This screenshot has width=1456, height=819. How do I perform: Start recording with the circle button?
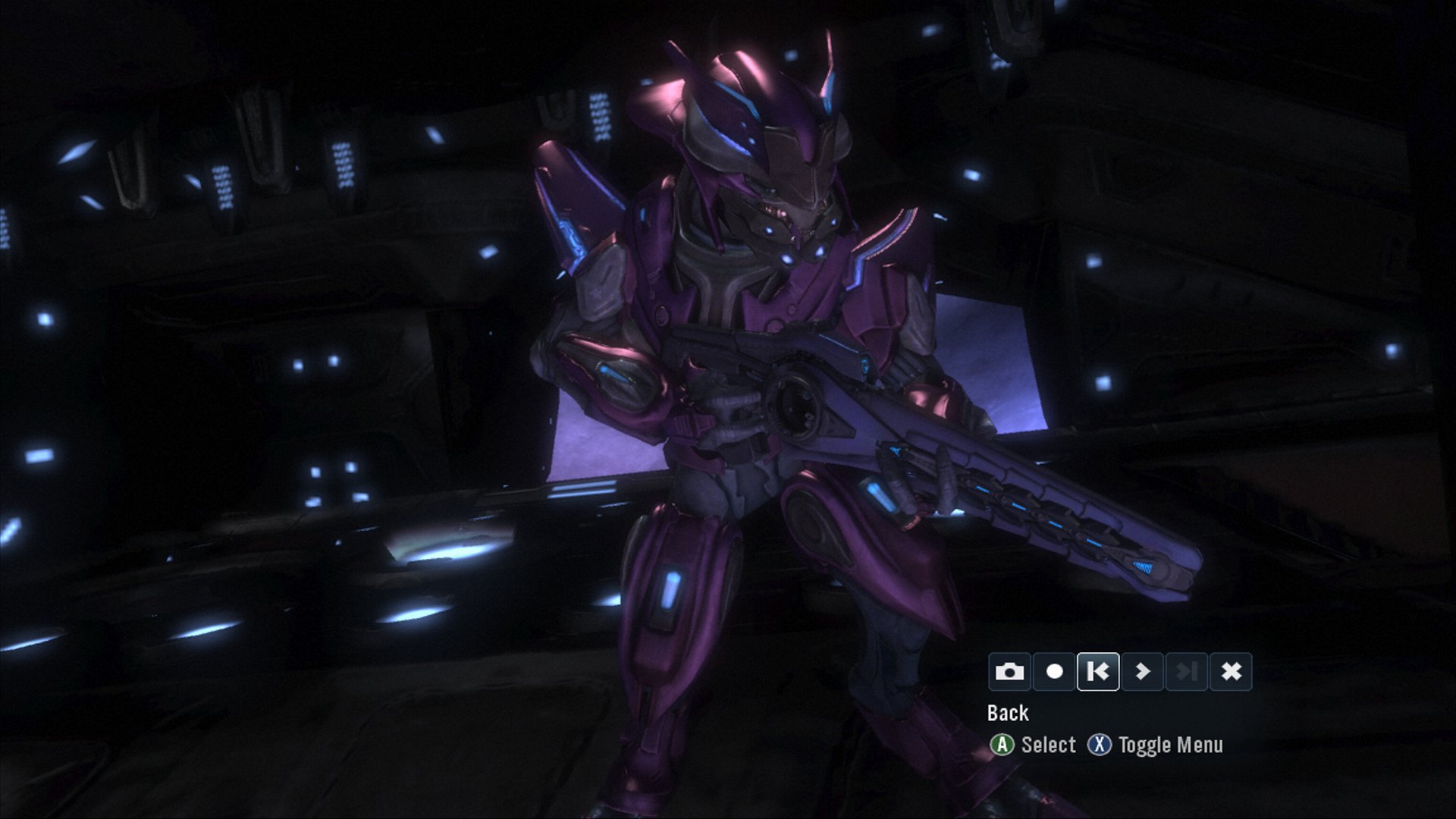coord(1054,672)
